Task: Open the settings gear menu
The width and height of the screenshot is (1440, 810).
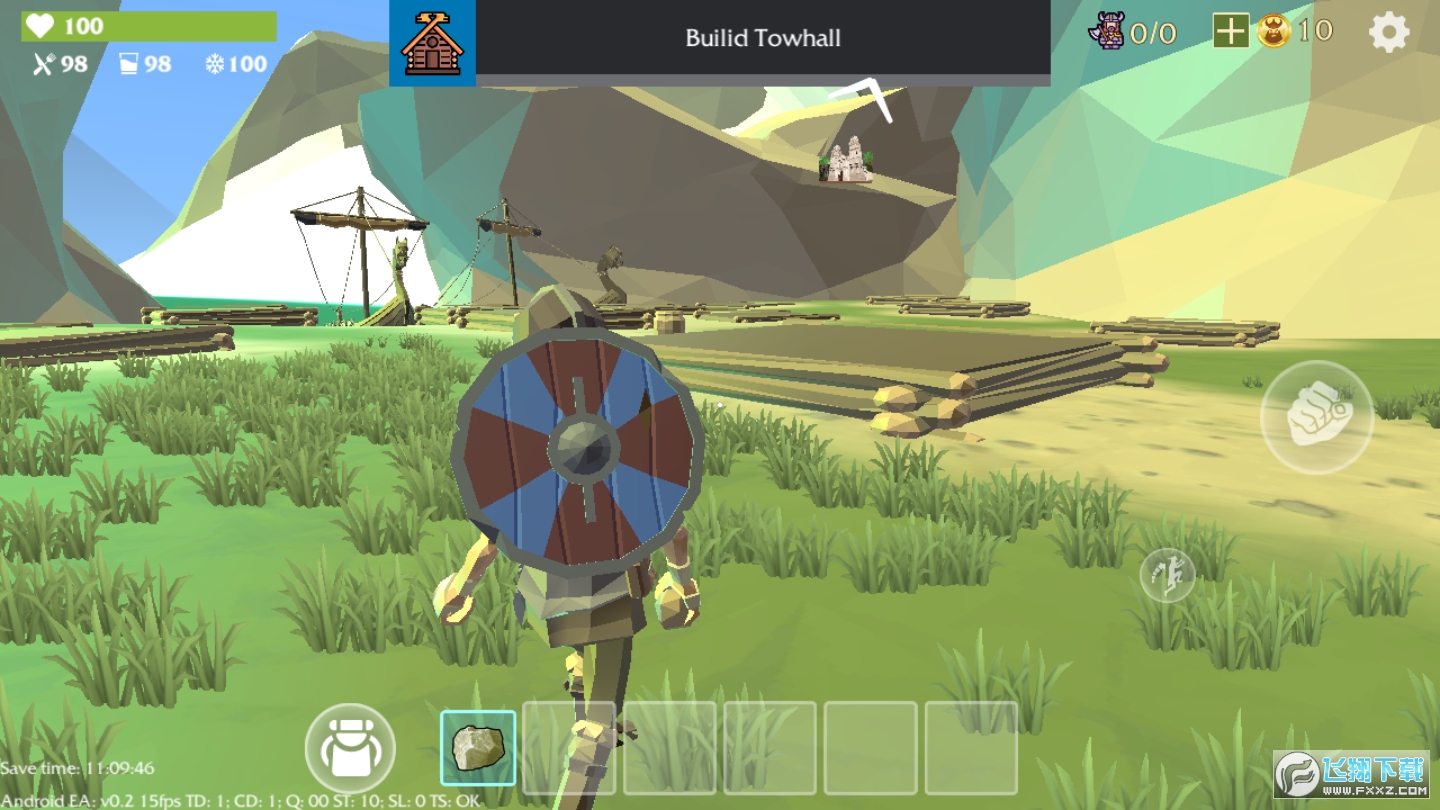Action: click(x=1388, y=33)
